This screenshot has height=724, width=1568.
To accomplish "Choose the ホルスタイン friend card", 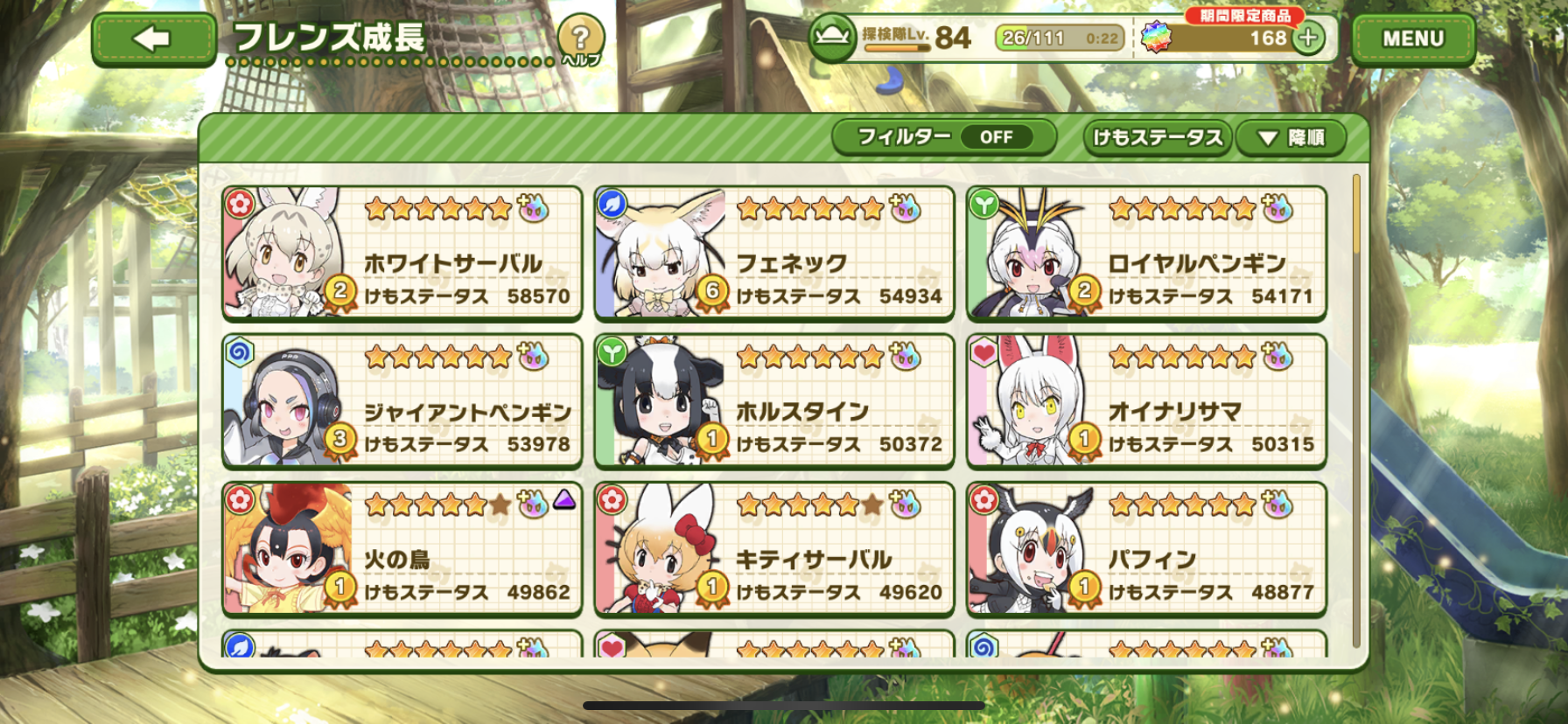I will (773, 400).
